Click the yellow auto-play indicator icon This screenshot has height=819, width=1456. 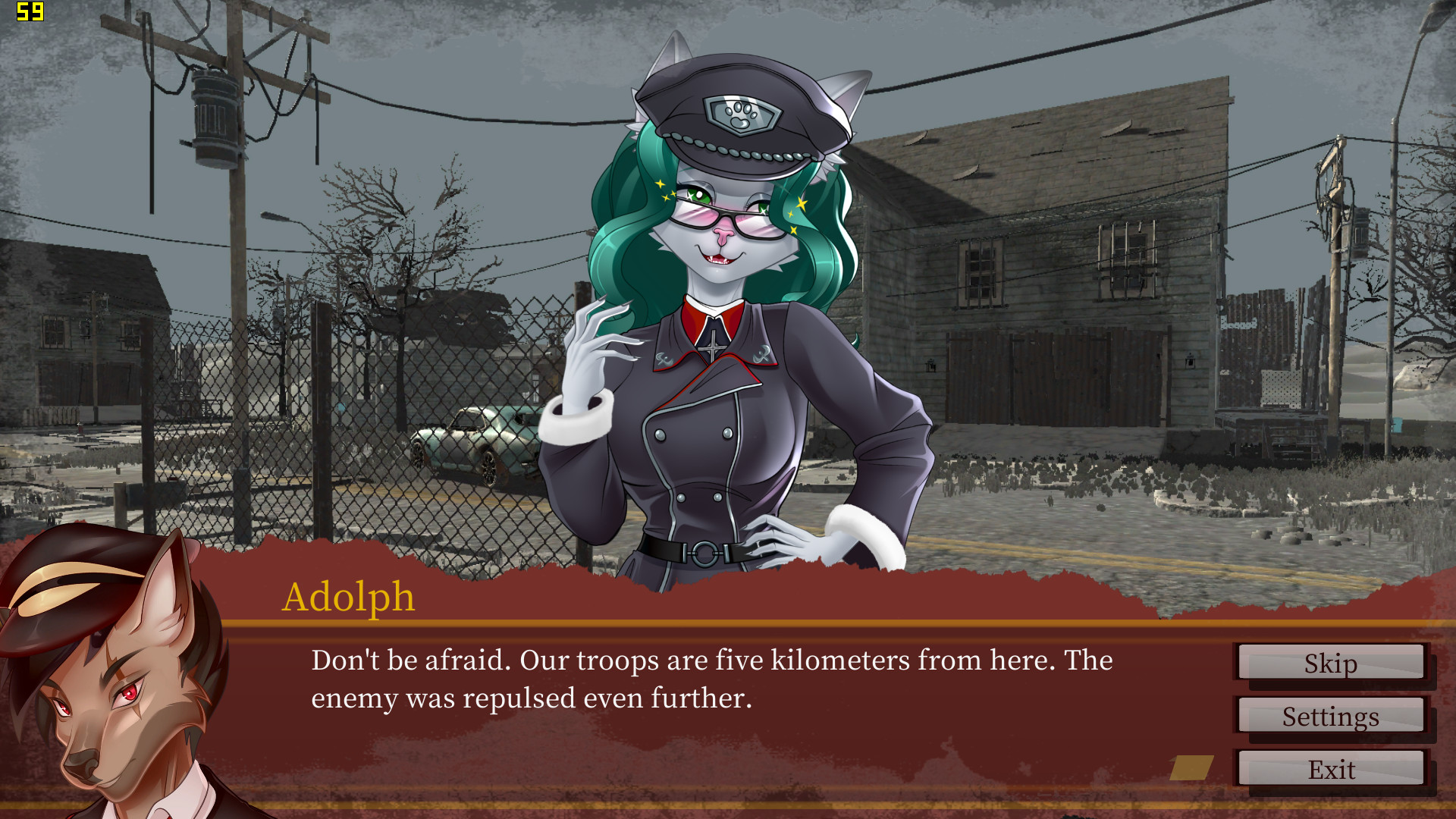1192,768
